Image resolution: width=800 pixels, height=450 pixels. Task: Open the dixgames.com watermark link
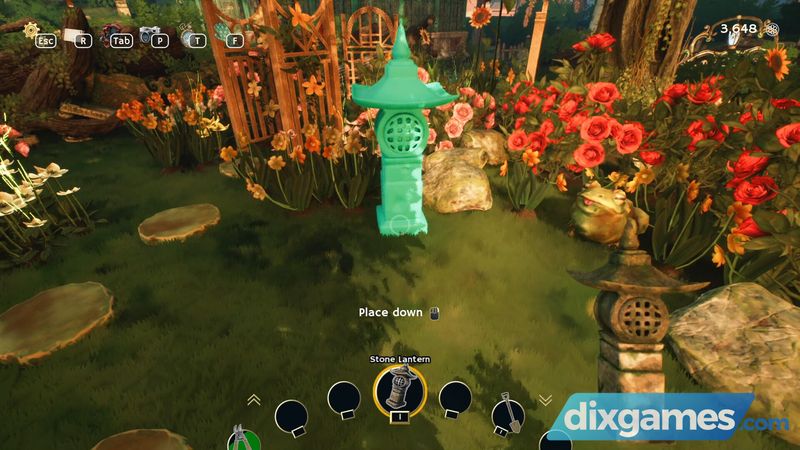coord(668,417)
